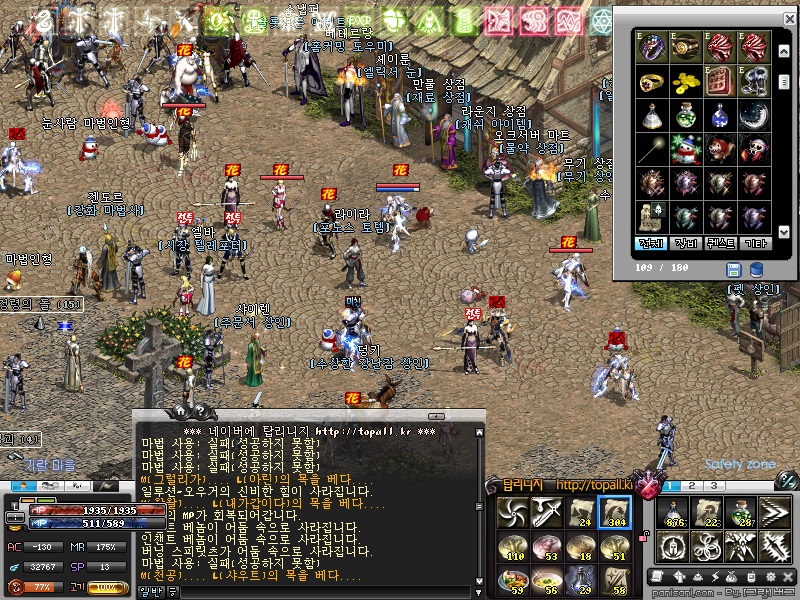Click the floppy disk save icon
Image resolution: width=800 pixels, height=600 pixels.
734,270
